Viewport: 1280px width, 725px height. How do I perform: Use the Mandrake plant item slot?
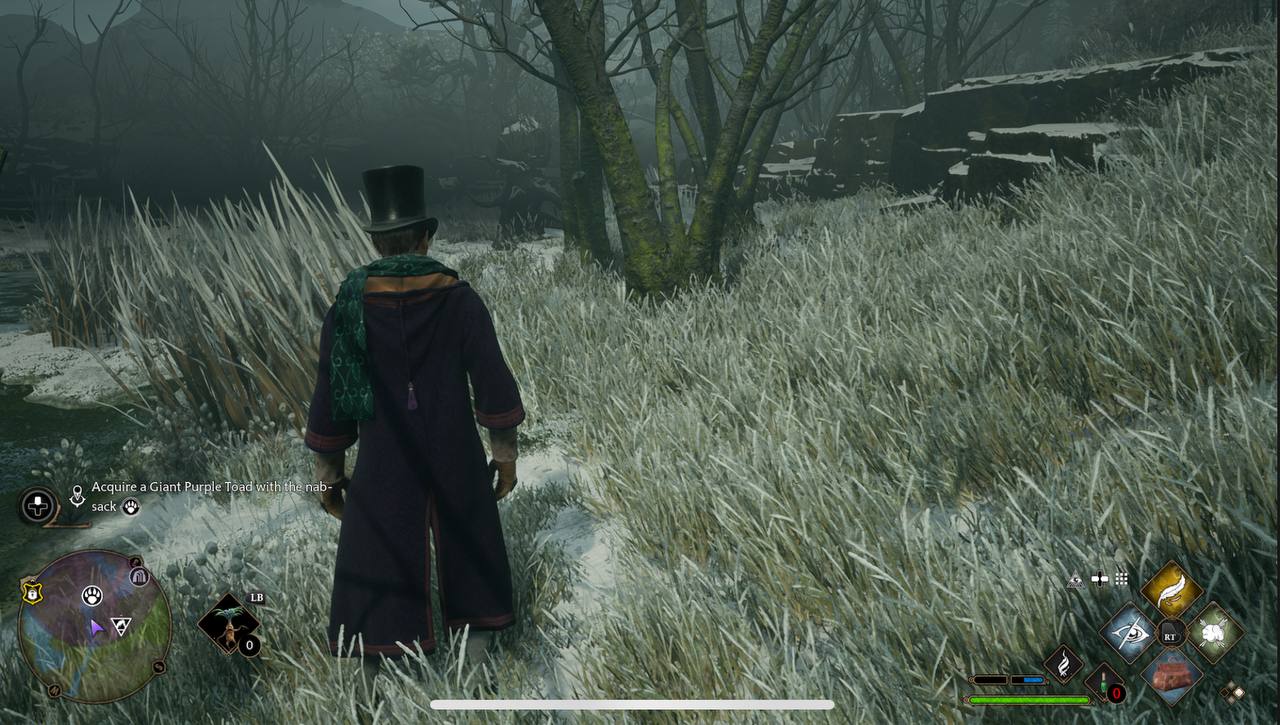229,625
